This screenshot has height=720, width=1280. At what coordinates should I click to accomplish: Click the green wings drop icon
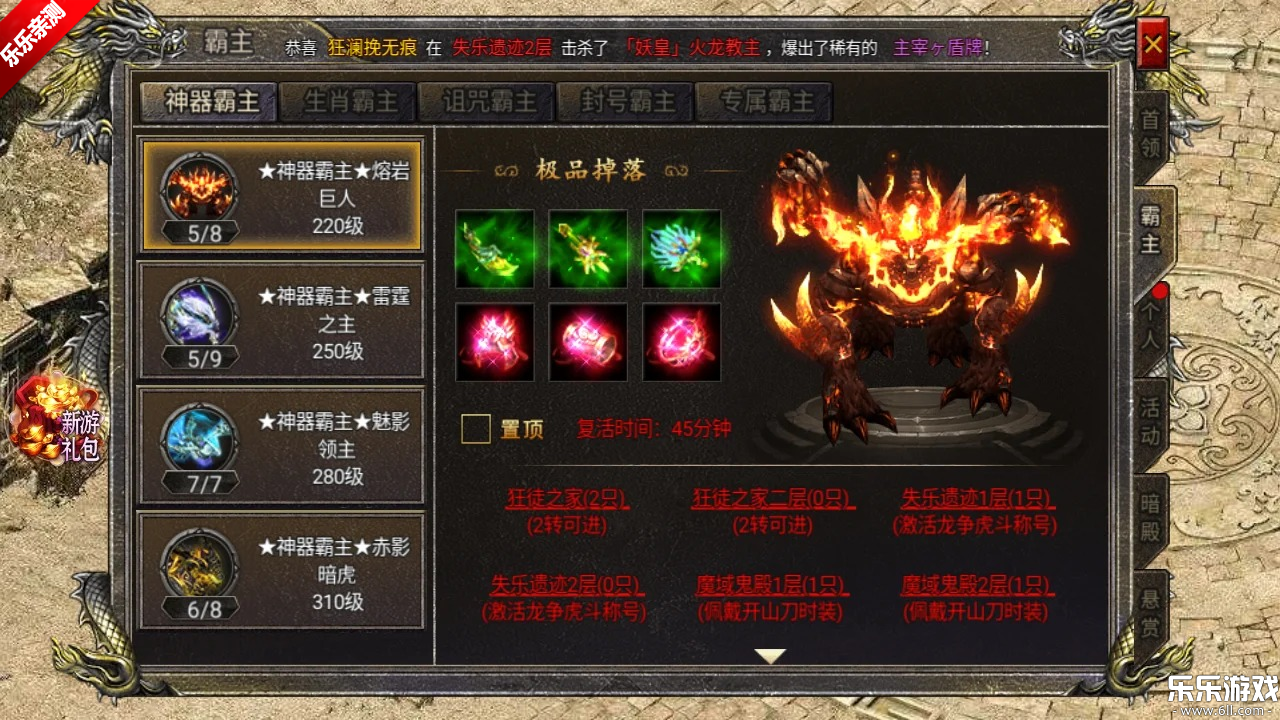681,249
